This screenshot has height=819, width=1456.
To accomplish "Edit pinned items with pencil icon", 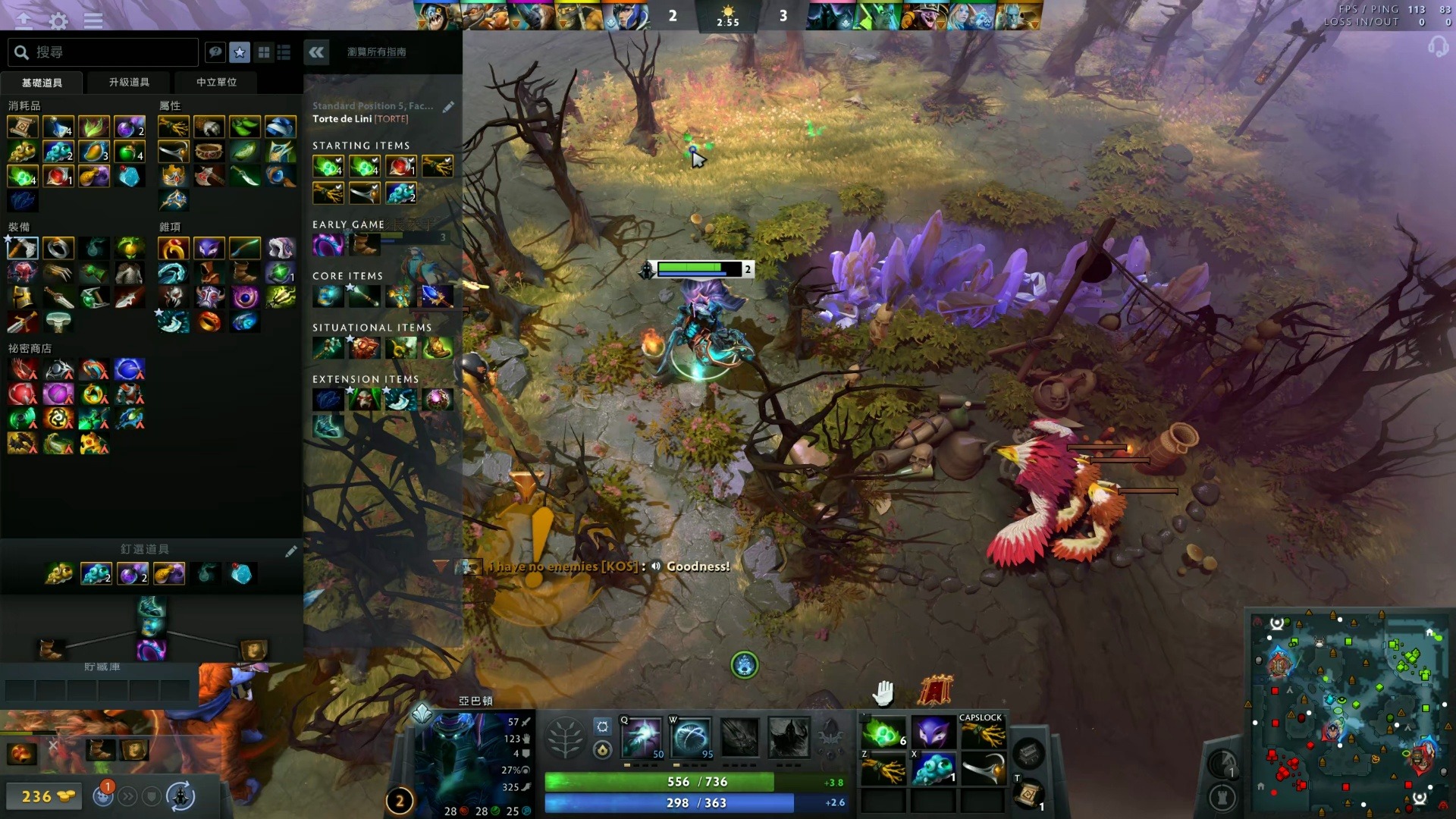I will tap(291, 551).
